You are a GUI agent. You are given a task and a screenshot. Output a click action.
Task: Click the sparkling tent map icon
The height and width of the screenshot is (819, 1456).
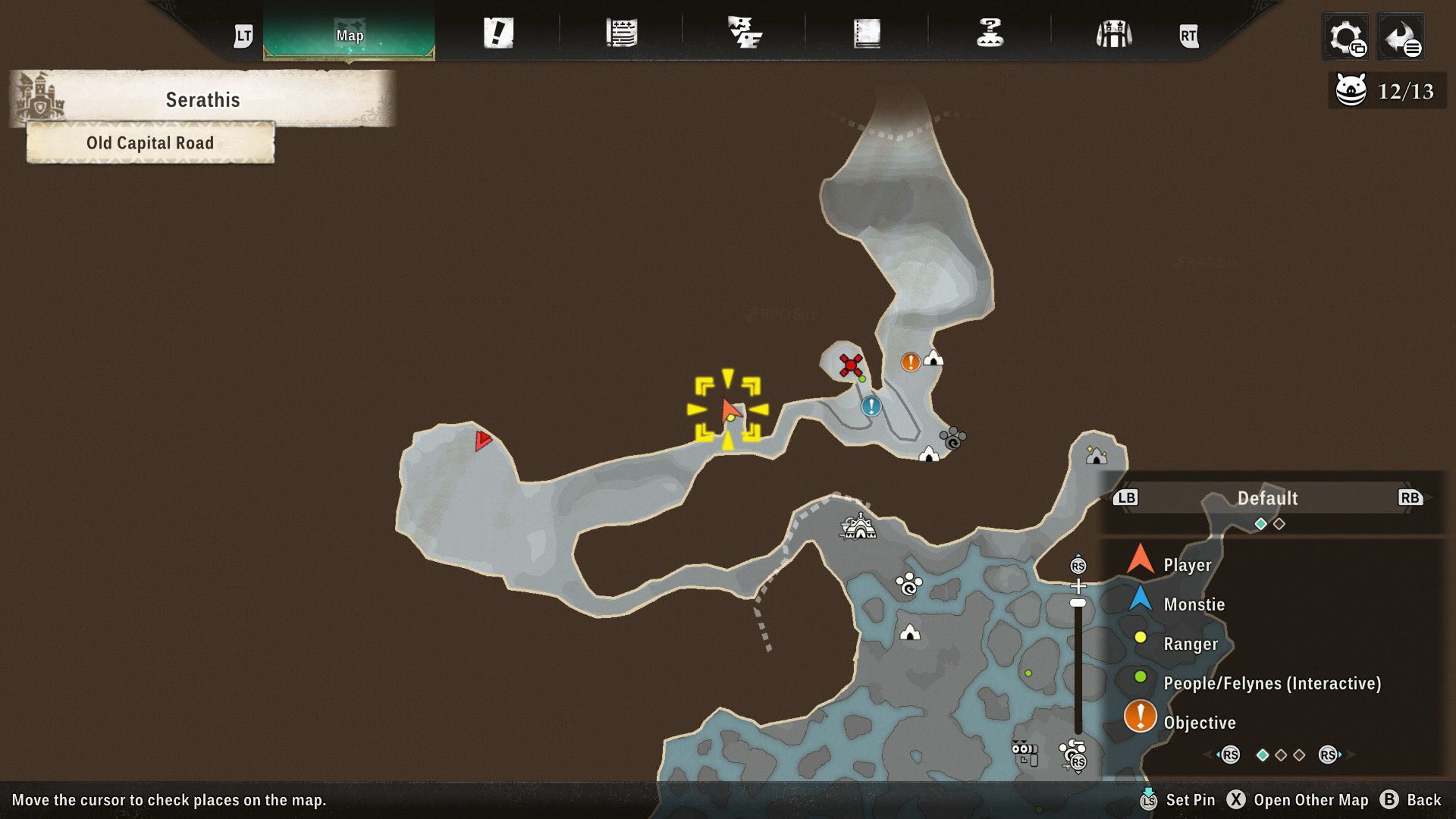click(1096, 454)
